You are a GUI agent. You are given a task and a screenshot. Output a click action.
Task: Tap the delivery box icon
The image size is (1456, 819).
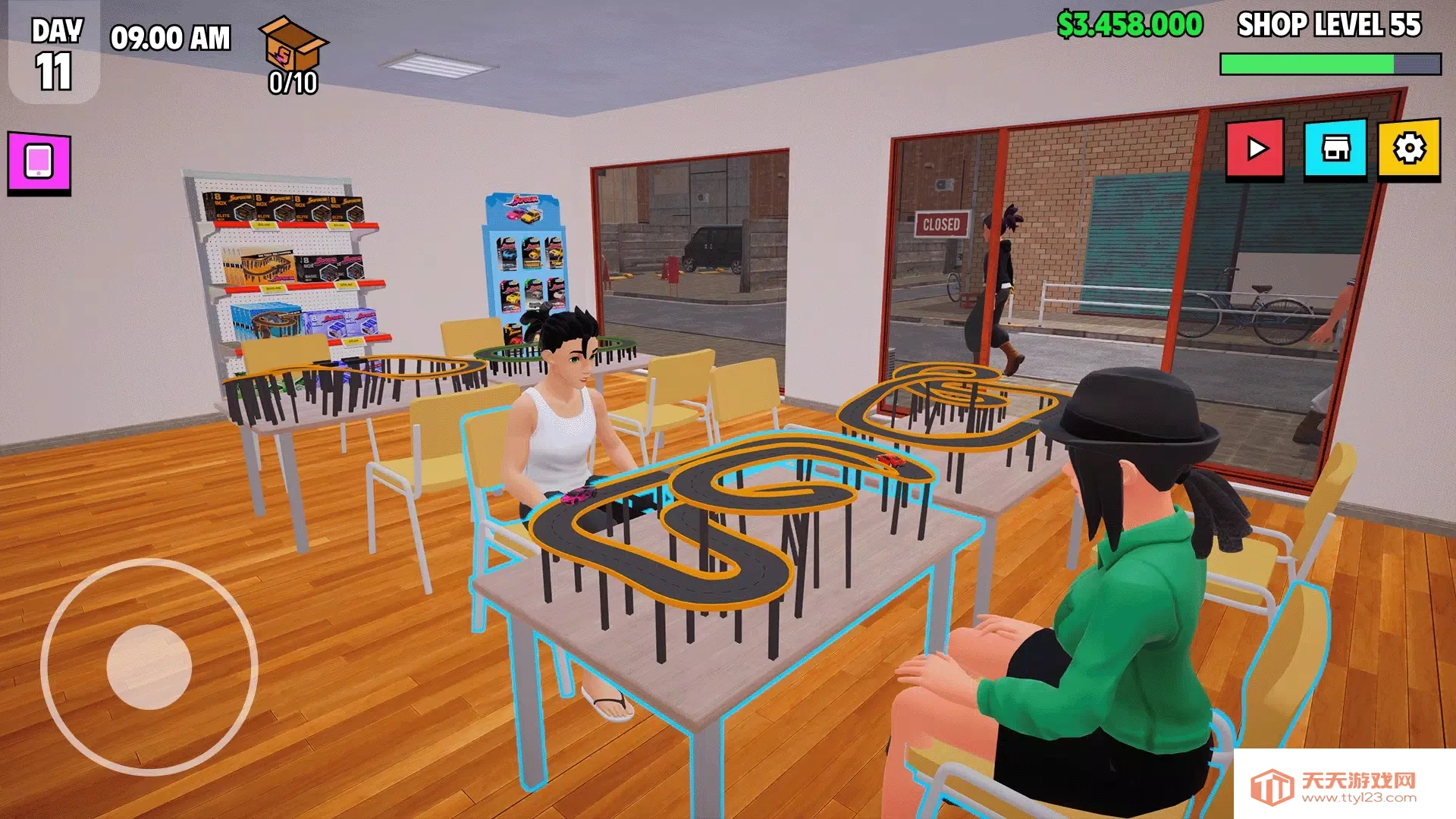pyautogui.click(x=293, y=45)
